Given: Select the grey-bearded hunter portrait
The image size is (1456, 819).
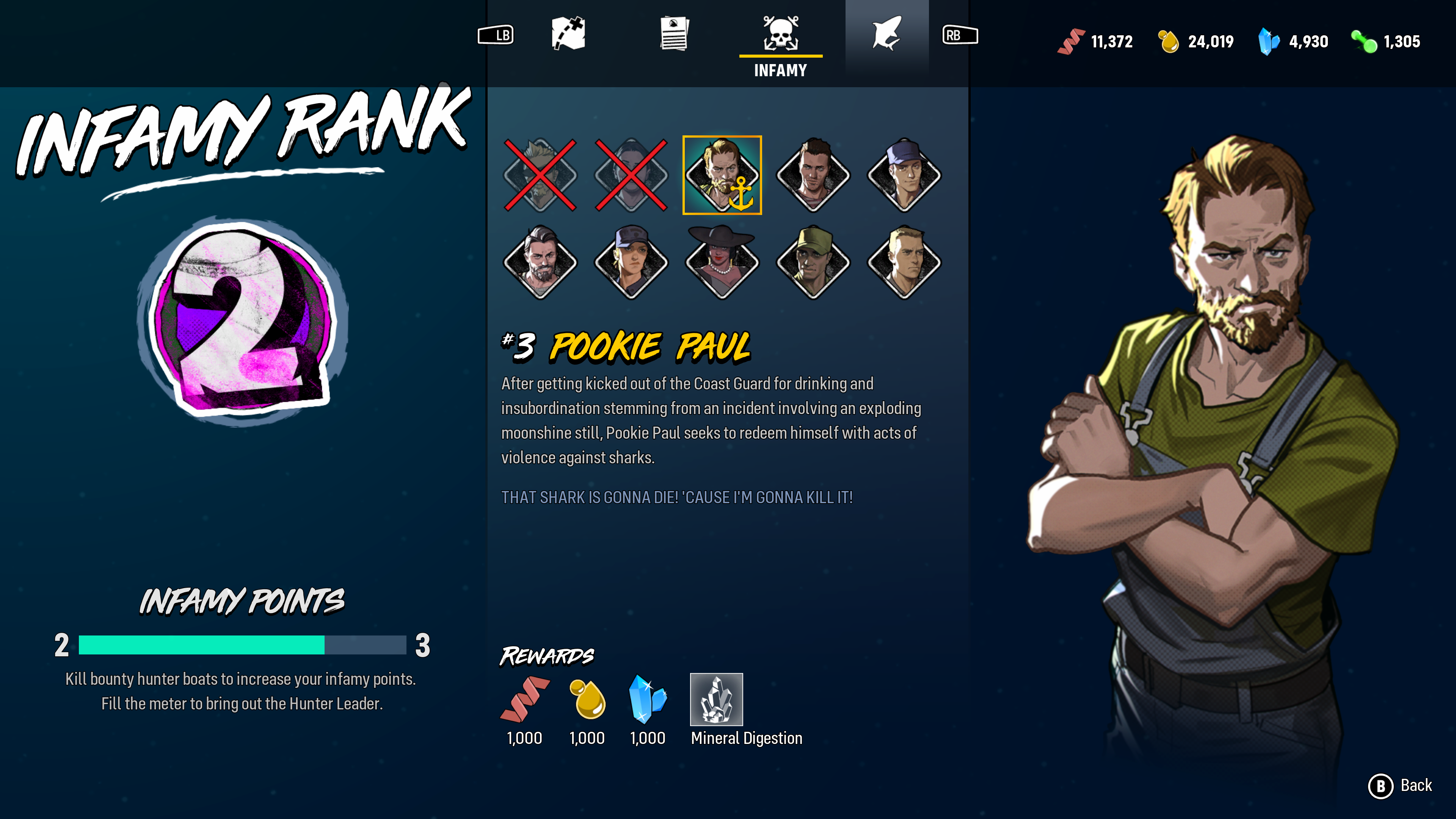Looking at the screenshot, I should coord(540,262).
